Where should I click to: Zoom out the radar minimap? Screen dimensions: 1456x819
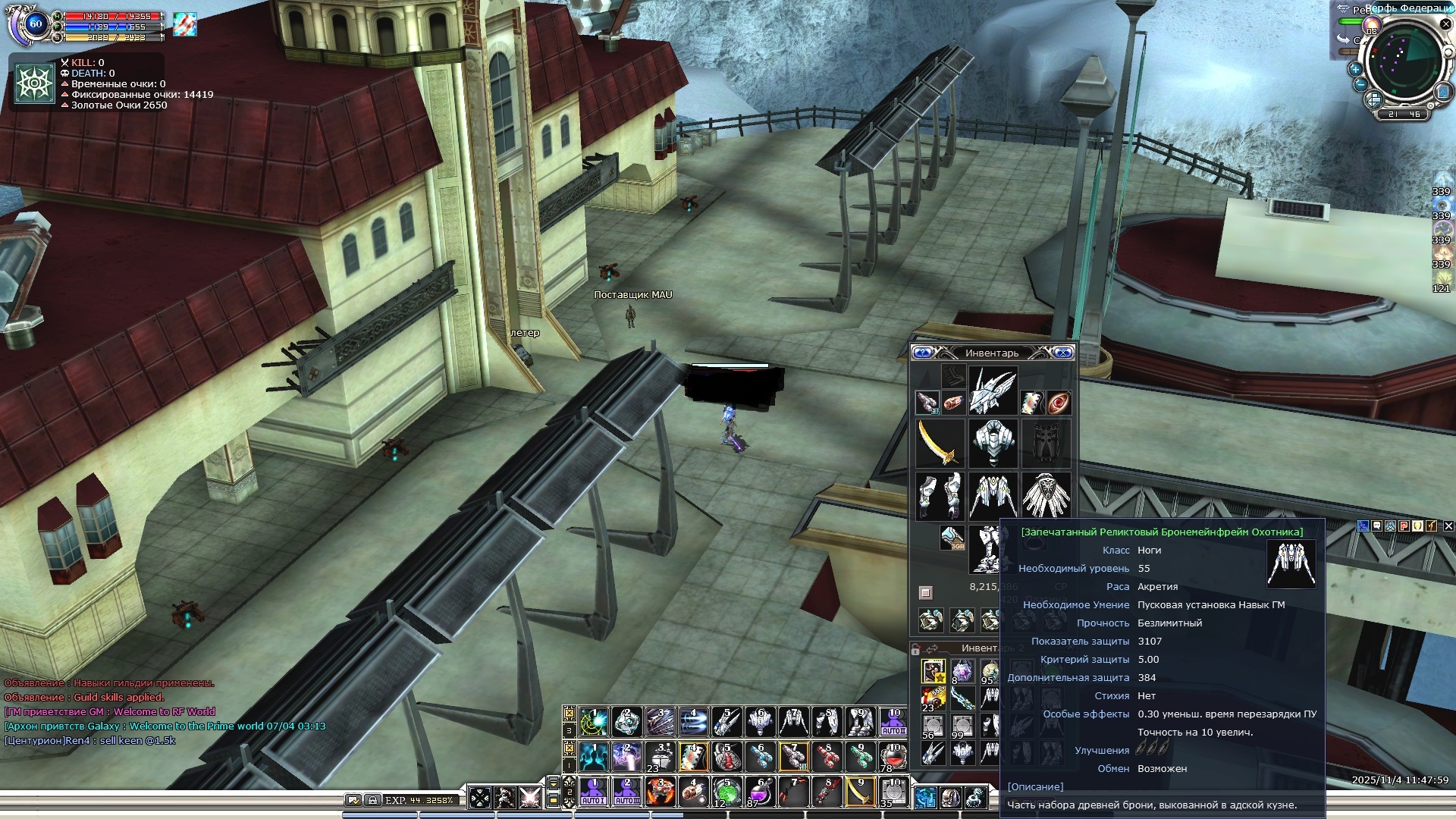pyautogui.click(x=1360, y=84)
